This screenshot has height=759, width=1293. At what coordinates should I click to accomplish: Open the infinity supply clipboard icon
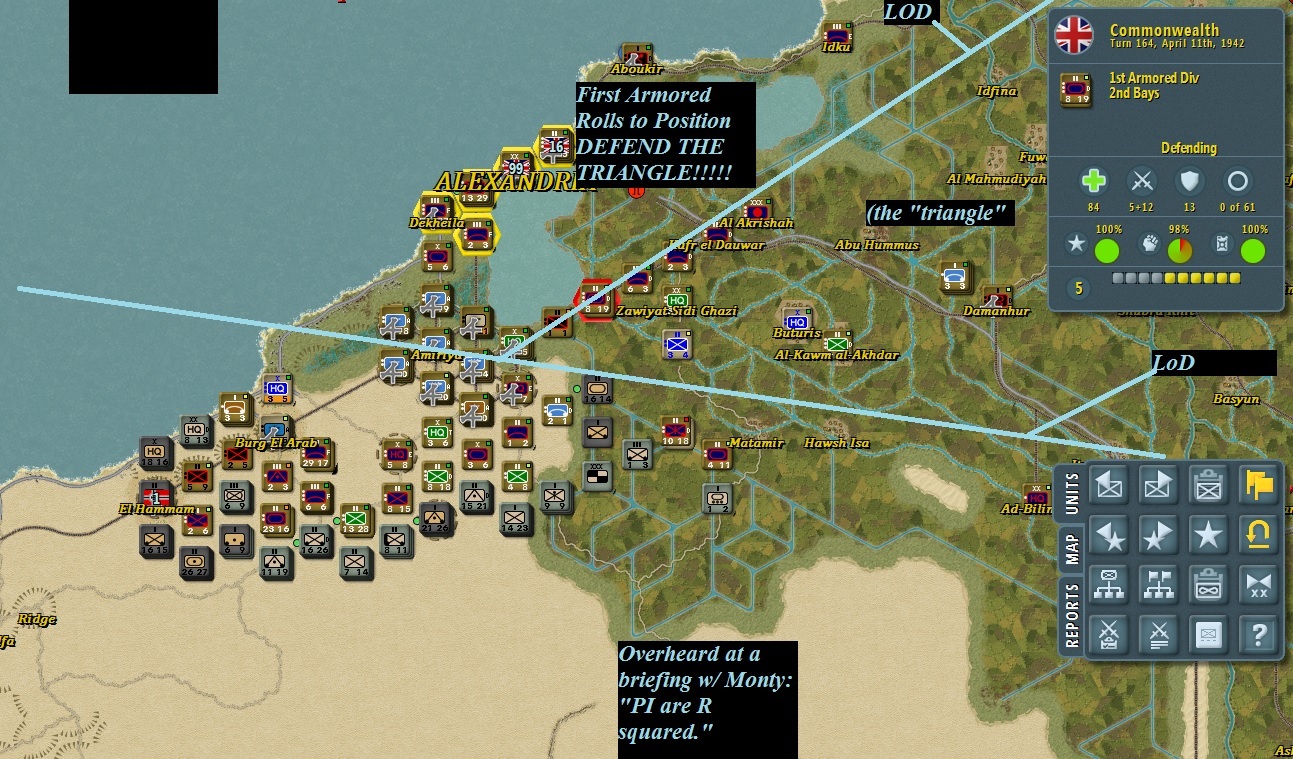[1209, 585]
